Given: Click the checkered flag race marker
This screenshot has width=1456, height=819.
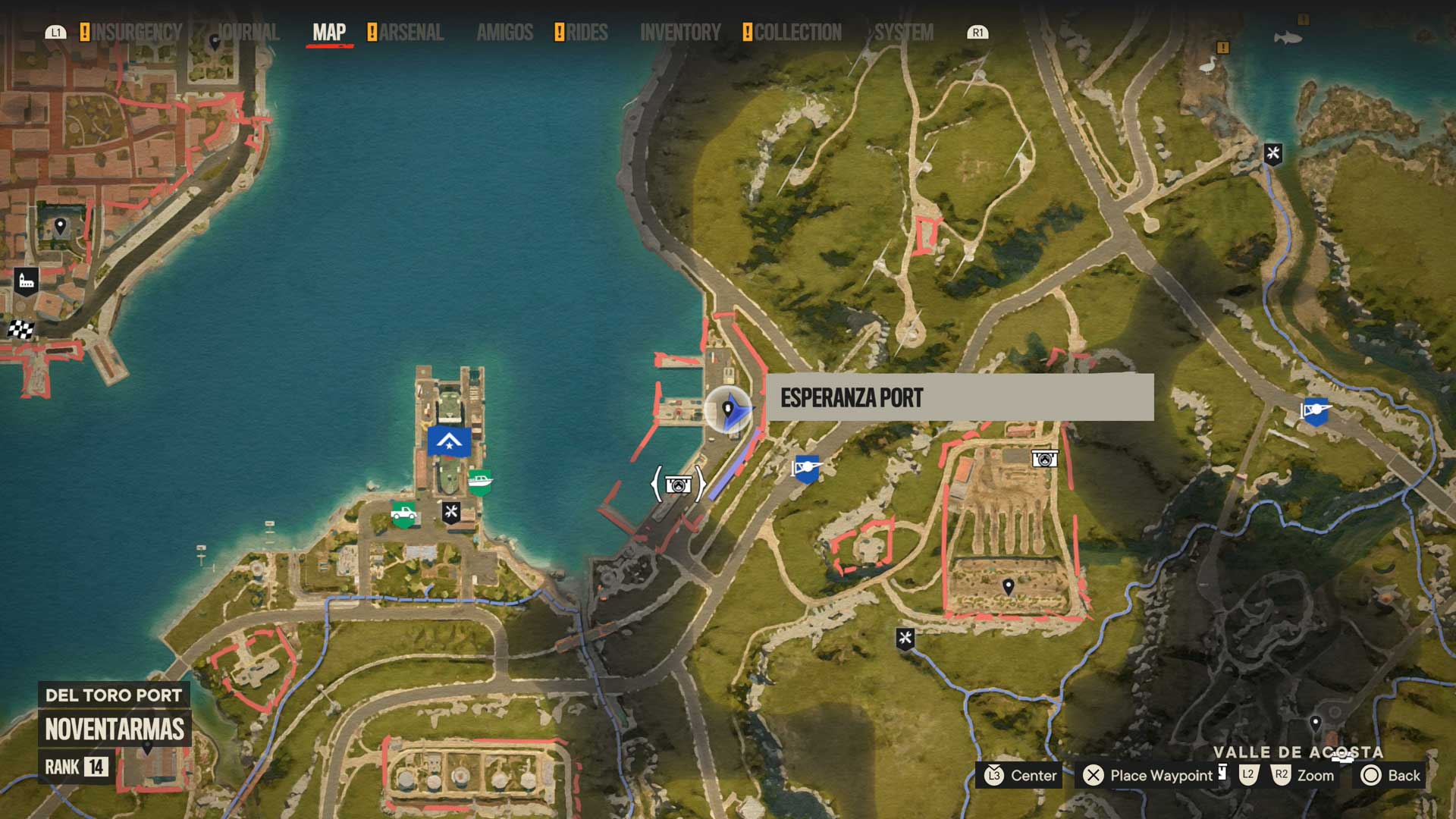Looking at the screenshot, I should [x=21, y=329].
